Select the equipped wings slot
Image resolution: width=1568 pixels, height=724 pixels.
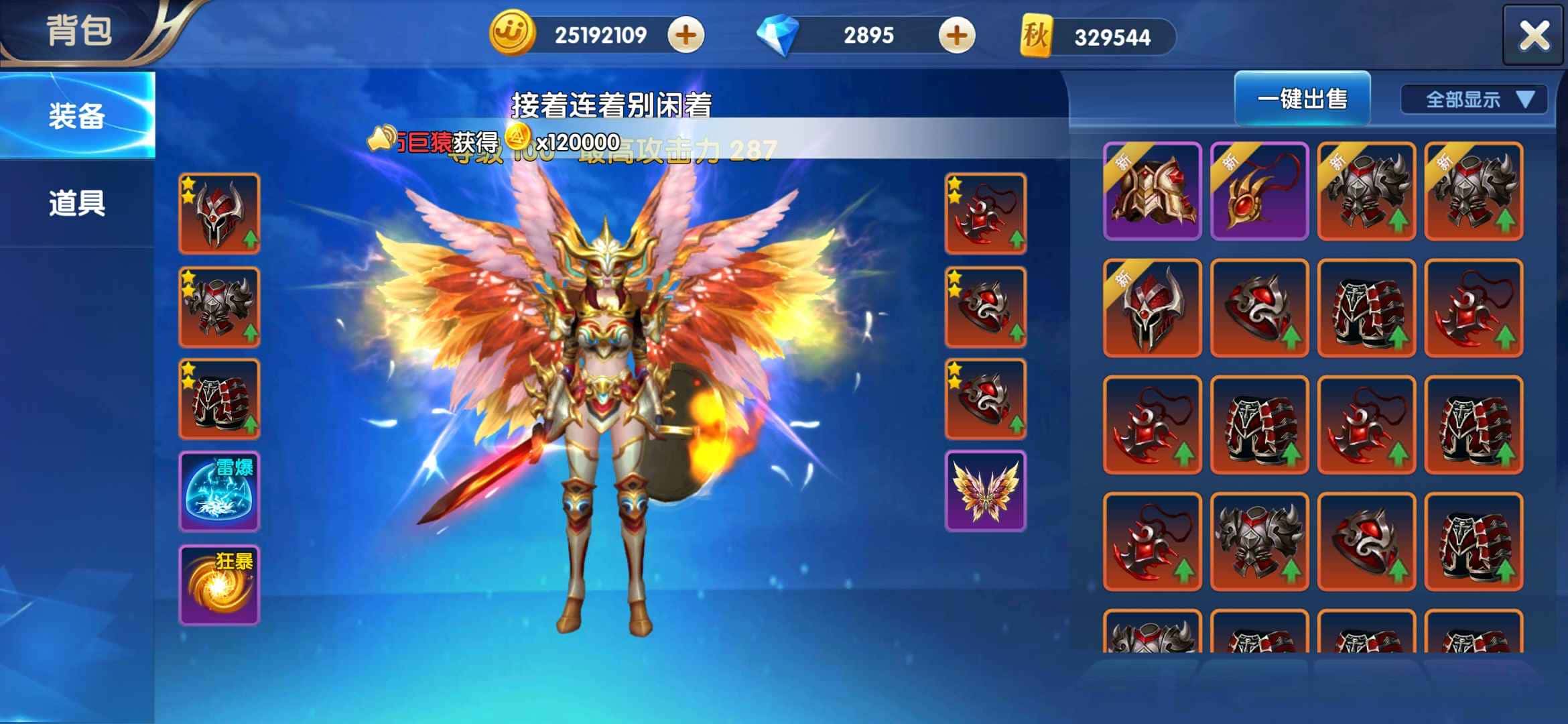[x=985, y=492]
